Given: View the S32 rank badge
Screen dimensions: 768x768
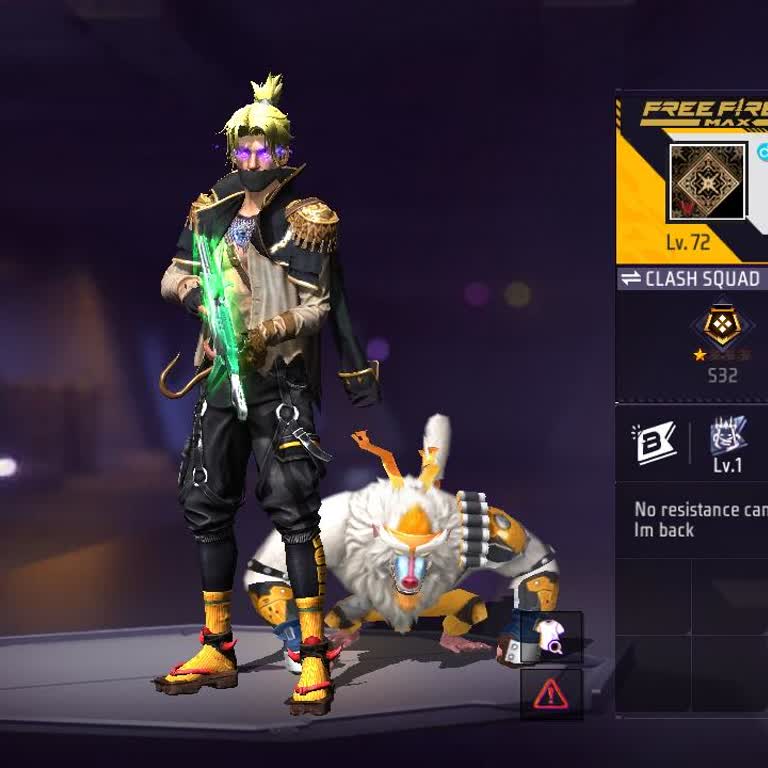Looking at the screenshot, I should pos(722,327).
